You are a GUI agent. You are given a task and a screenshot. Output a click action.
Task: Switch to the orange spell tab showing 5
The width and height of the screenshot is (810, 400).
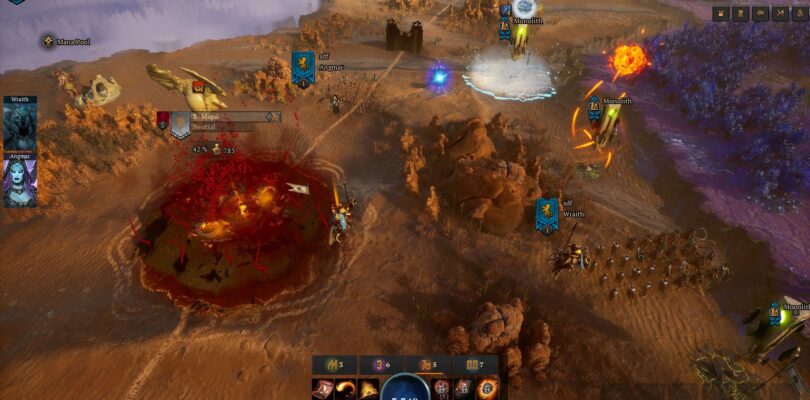point(428,366)
